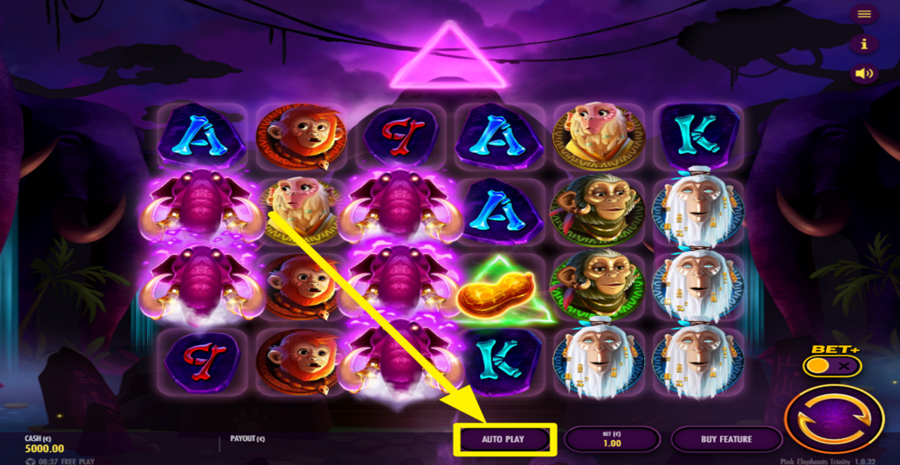Show the game info paytable
This screenshot has width=900, height=465.
click(864, 44)
